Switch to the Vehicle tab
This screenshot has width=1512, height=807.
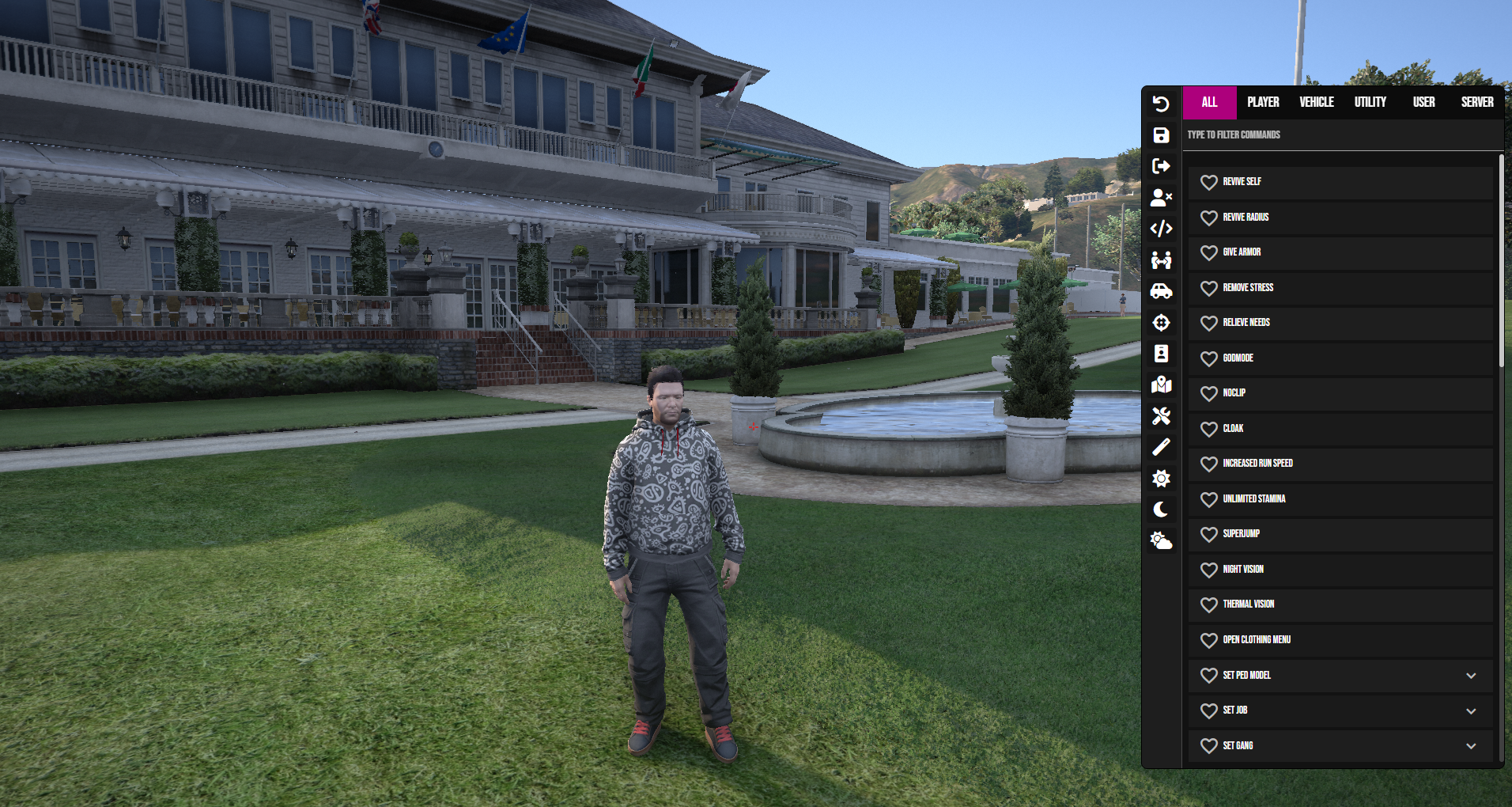pyautogui.click(x=1316, y=102)
